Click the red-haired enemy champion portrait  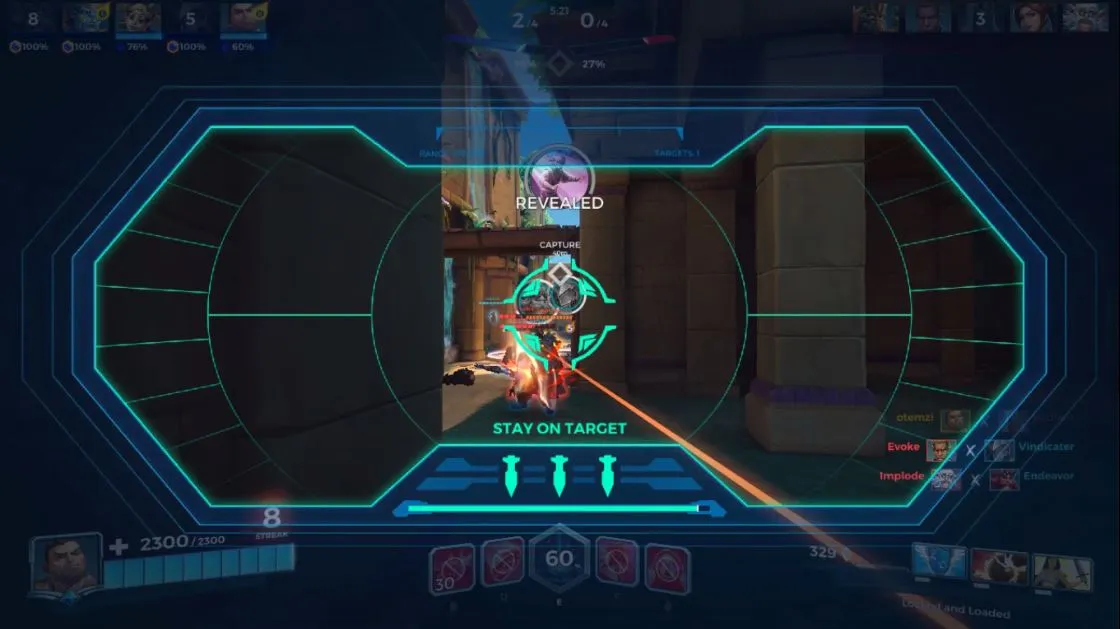click(1032, 18)
